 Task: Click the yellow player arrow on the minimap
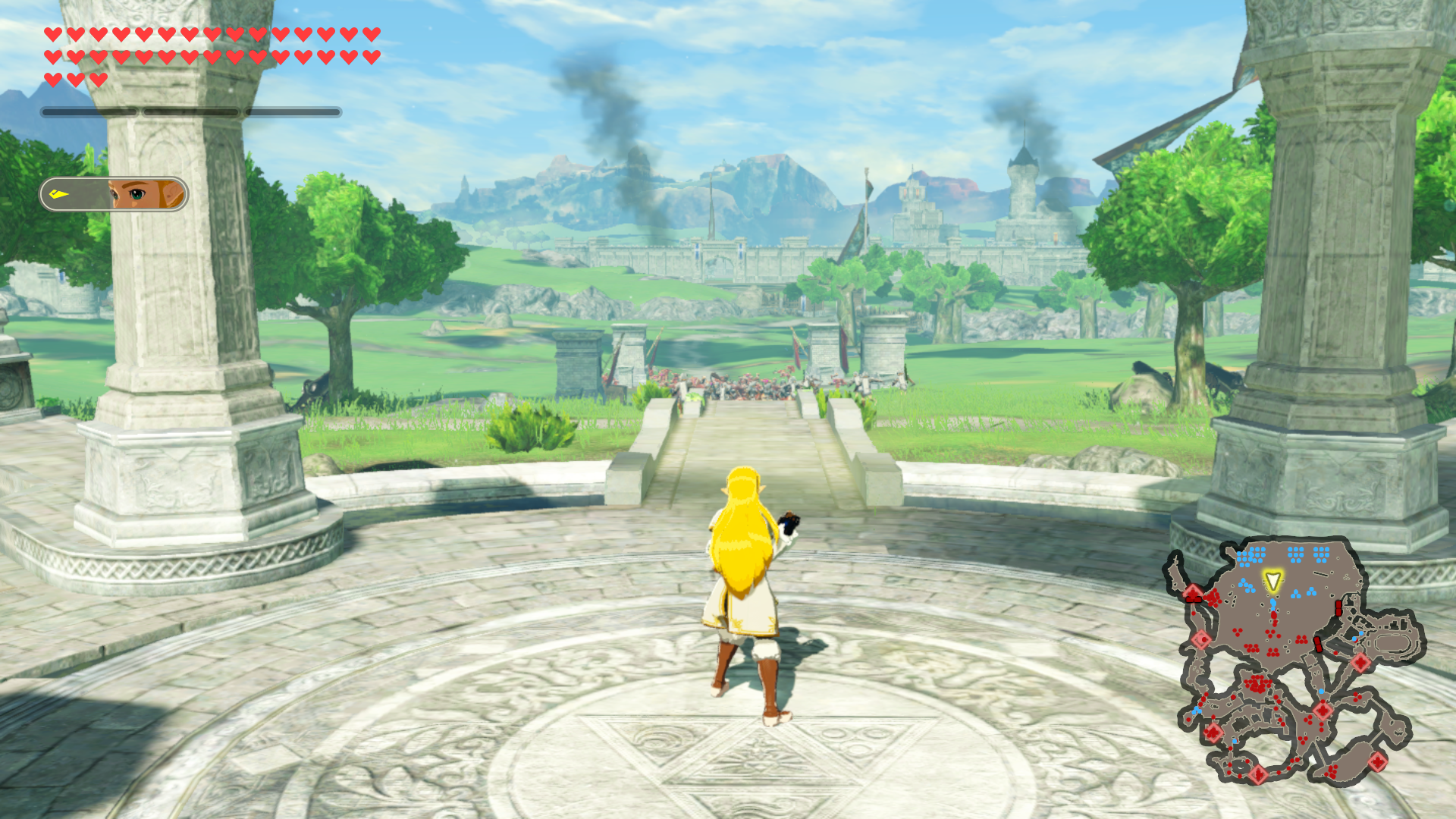(x=1272, y=582)
